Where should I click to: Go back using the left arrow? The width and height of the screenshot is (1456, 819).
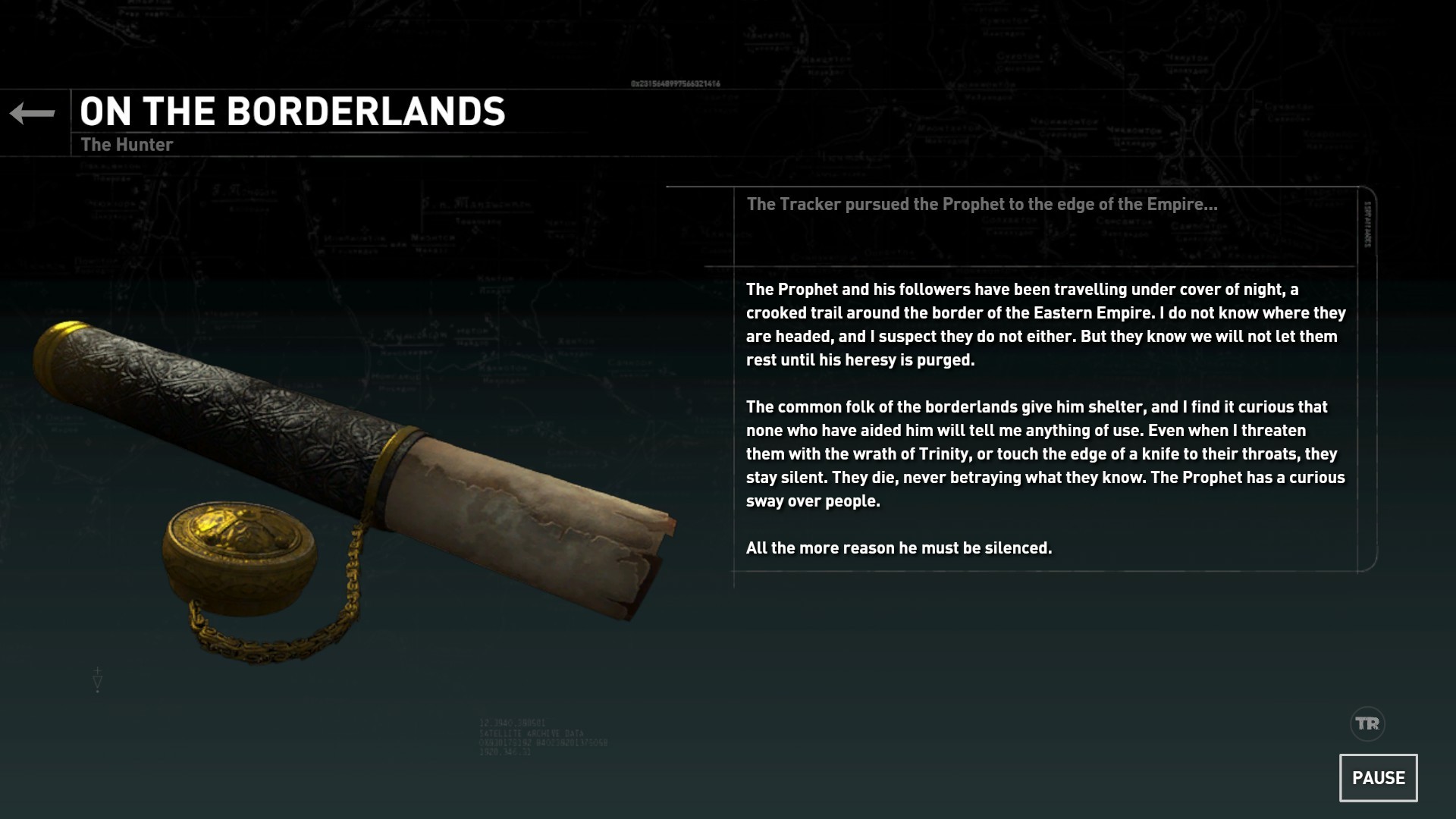click(33, 114)
